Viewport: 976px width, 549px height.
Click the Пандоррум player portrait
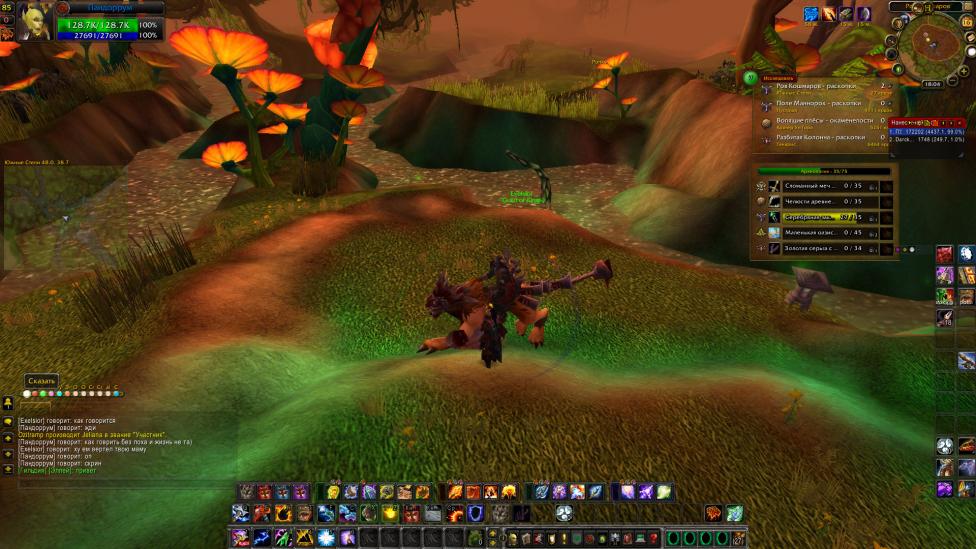coord(34,21)
